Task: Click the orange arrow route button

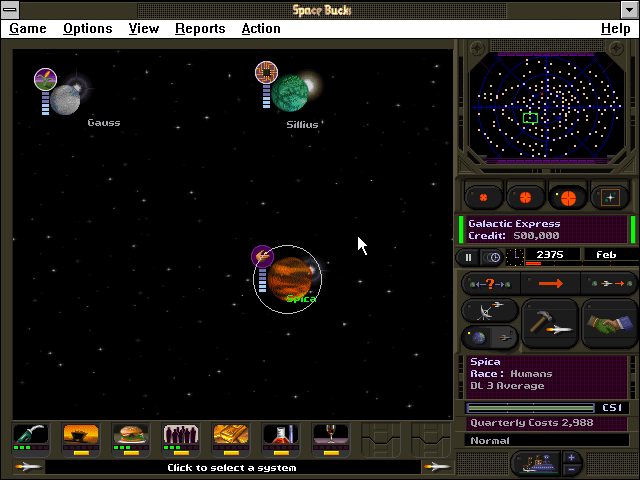Action: click(550, 284)
